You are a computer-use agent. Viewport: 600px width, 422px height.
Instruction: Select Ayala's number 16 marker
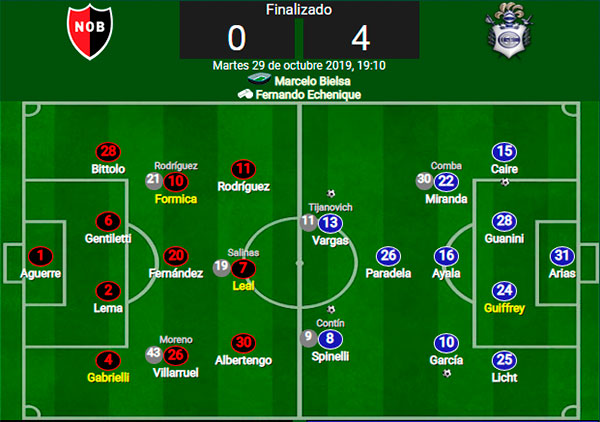(446, 256)
